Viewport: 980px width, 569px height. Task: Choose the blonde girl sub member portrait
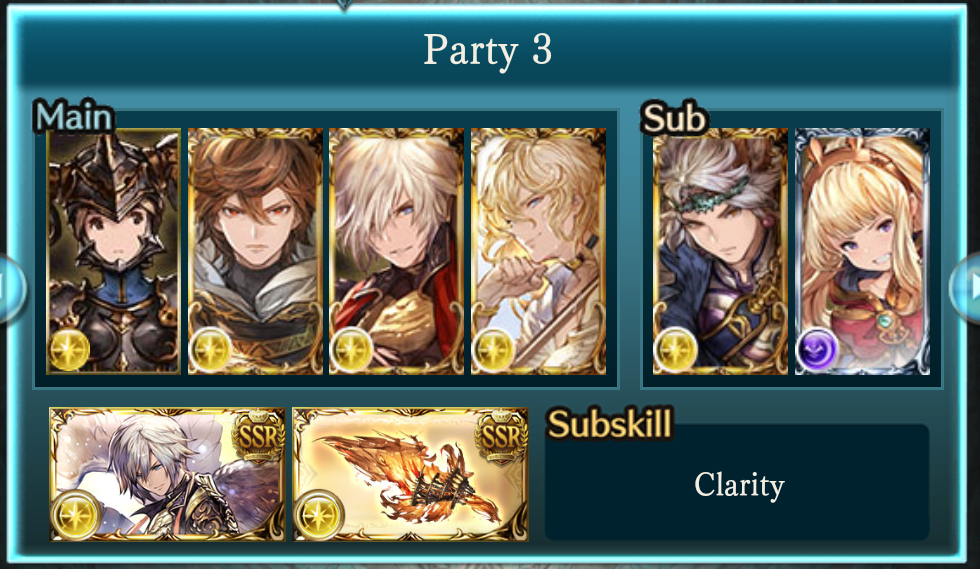[x=862, y=251]
